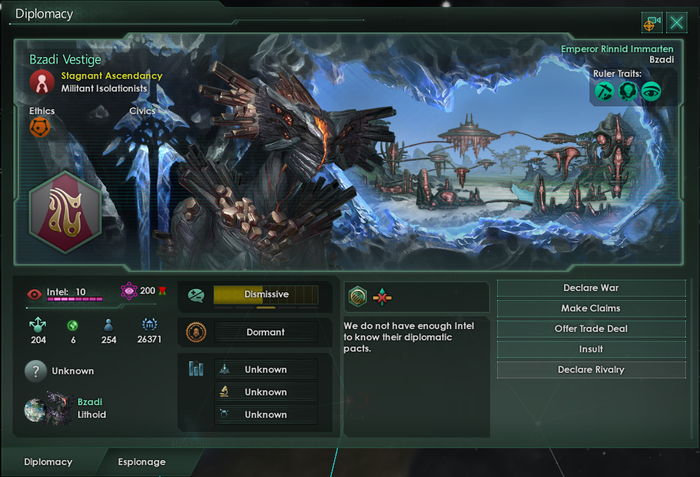The height and width of the screenshot is (477, 700).
Task: Click the Stagnant Ascendancy government icon
Action: (42, 81)
